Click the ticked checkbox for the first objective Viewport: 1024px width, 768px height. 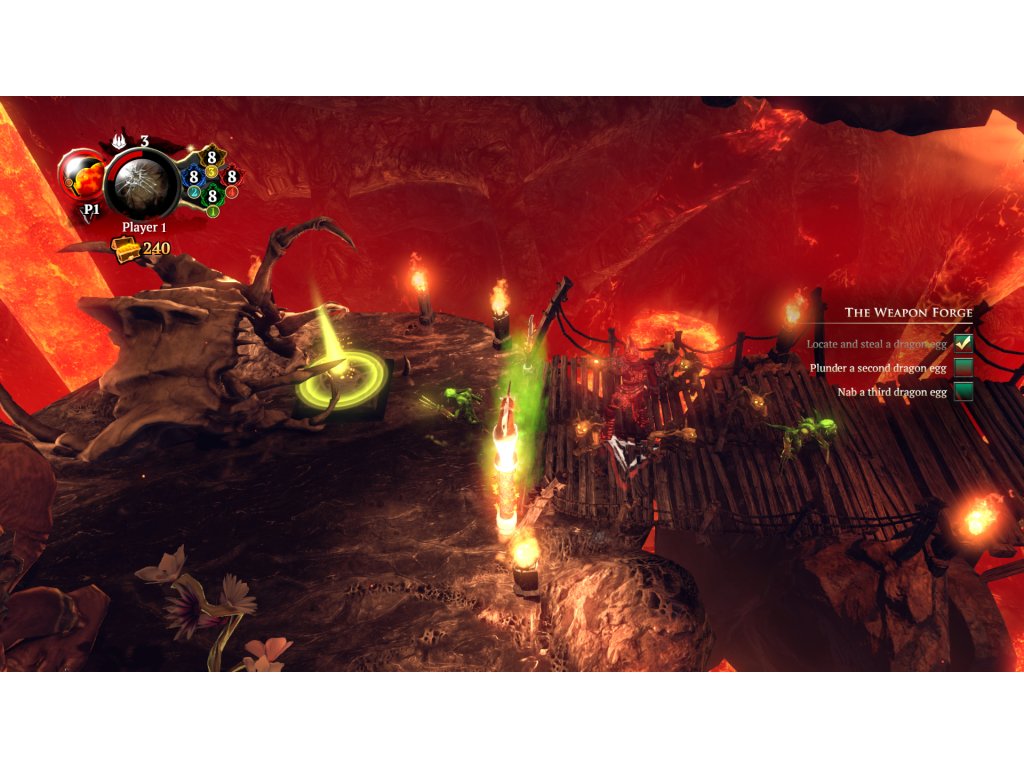pos(963,343)
